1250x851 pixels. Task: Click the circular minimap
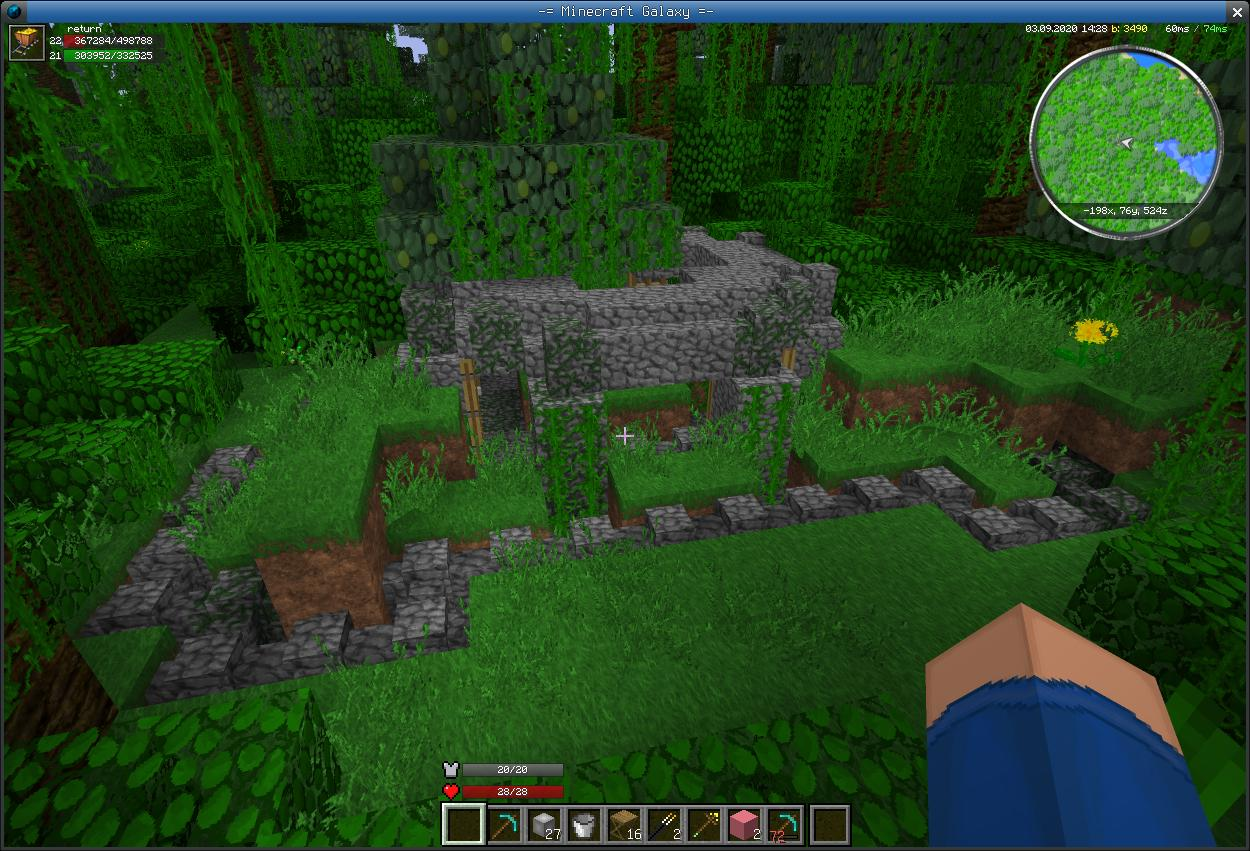(x=1126, y=141)
